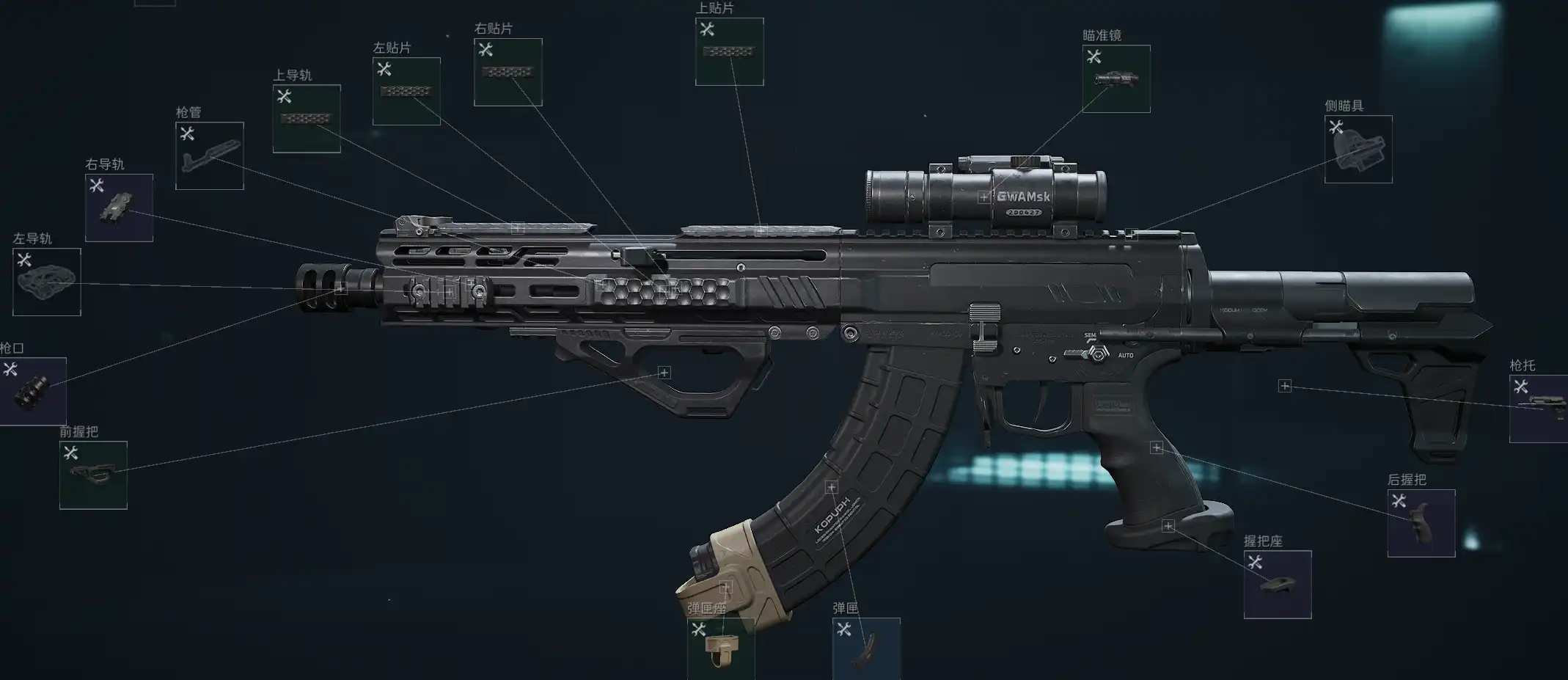Choose the 侧瞄具 side sight slot

[1358, 150]
